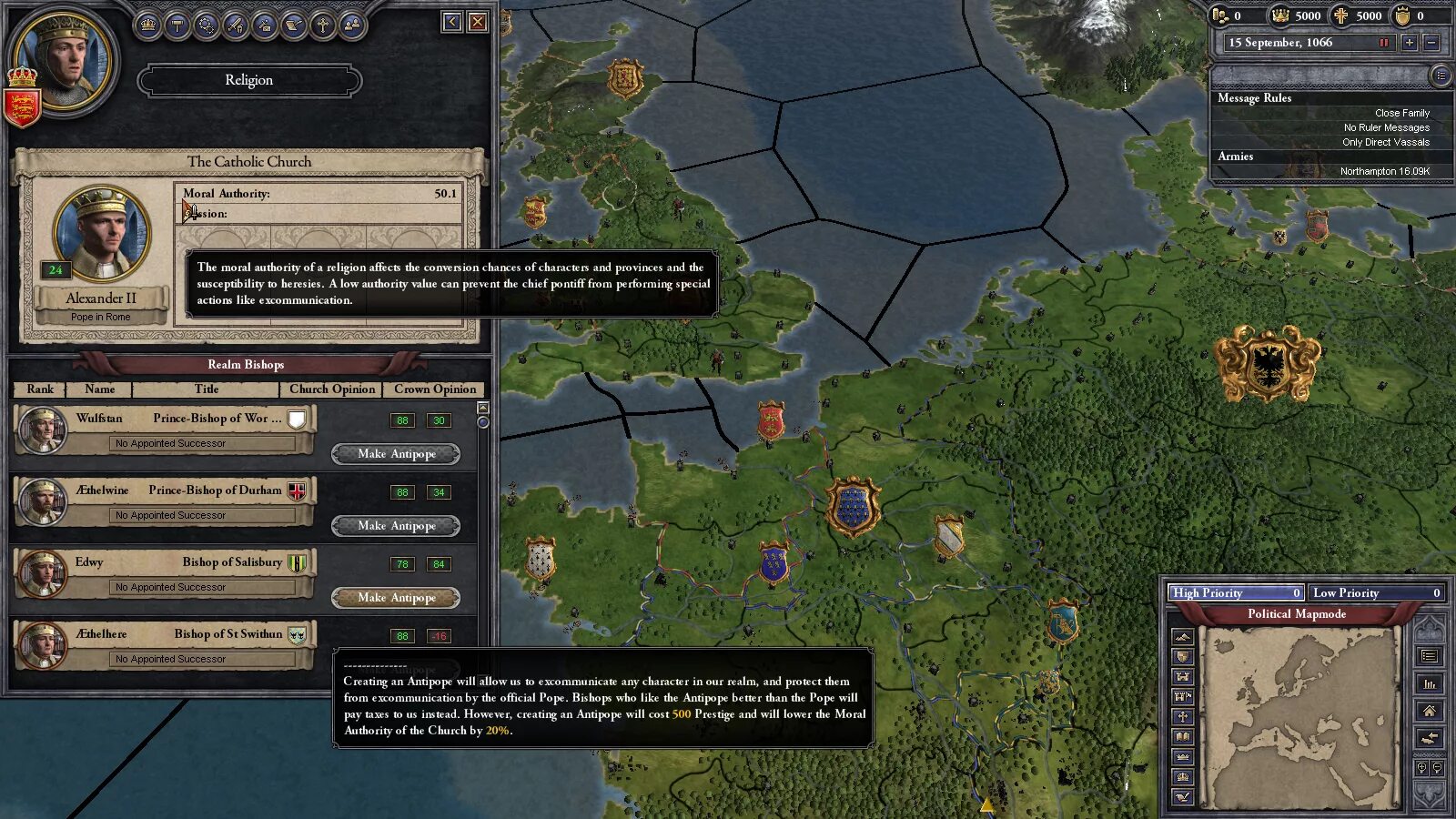Viewport: 1456px width, 819px height.
Task: View Pope Alexander II's portrait
Action: (101, 234)
